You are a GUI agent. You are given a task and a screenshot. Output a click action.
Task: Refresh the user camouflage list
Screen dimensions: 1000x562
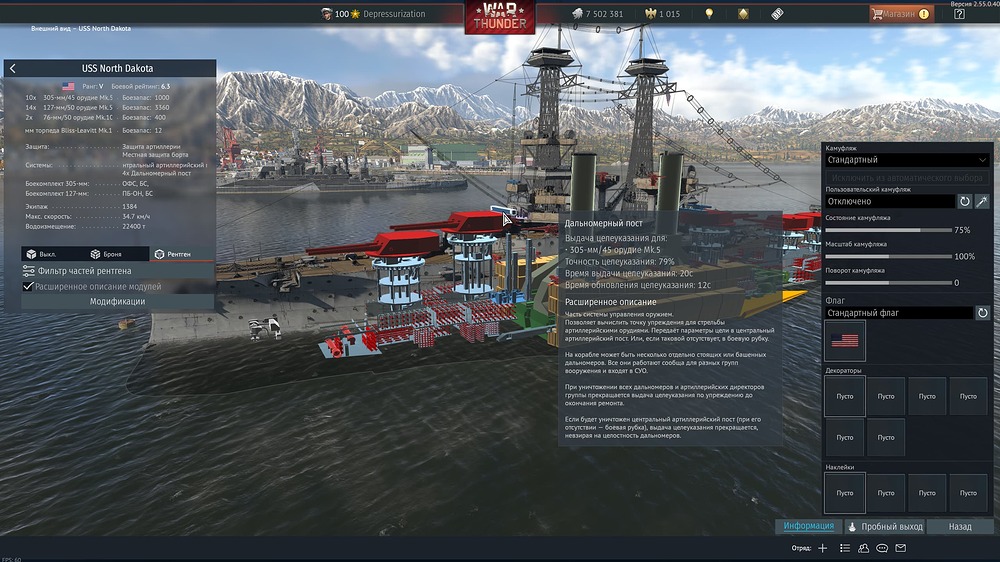[964, 201]
